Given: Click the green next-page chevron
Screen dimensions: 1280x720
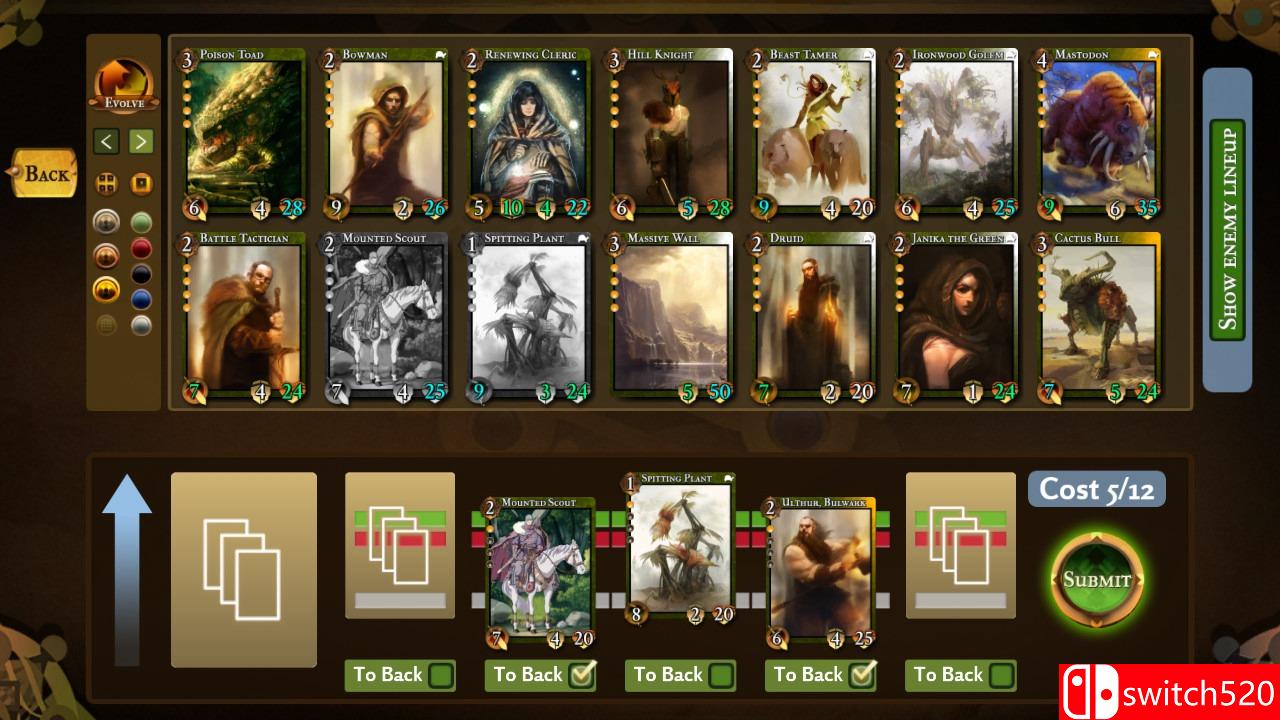Looking at the screenshot, I should [x=140, y=141].
